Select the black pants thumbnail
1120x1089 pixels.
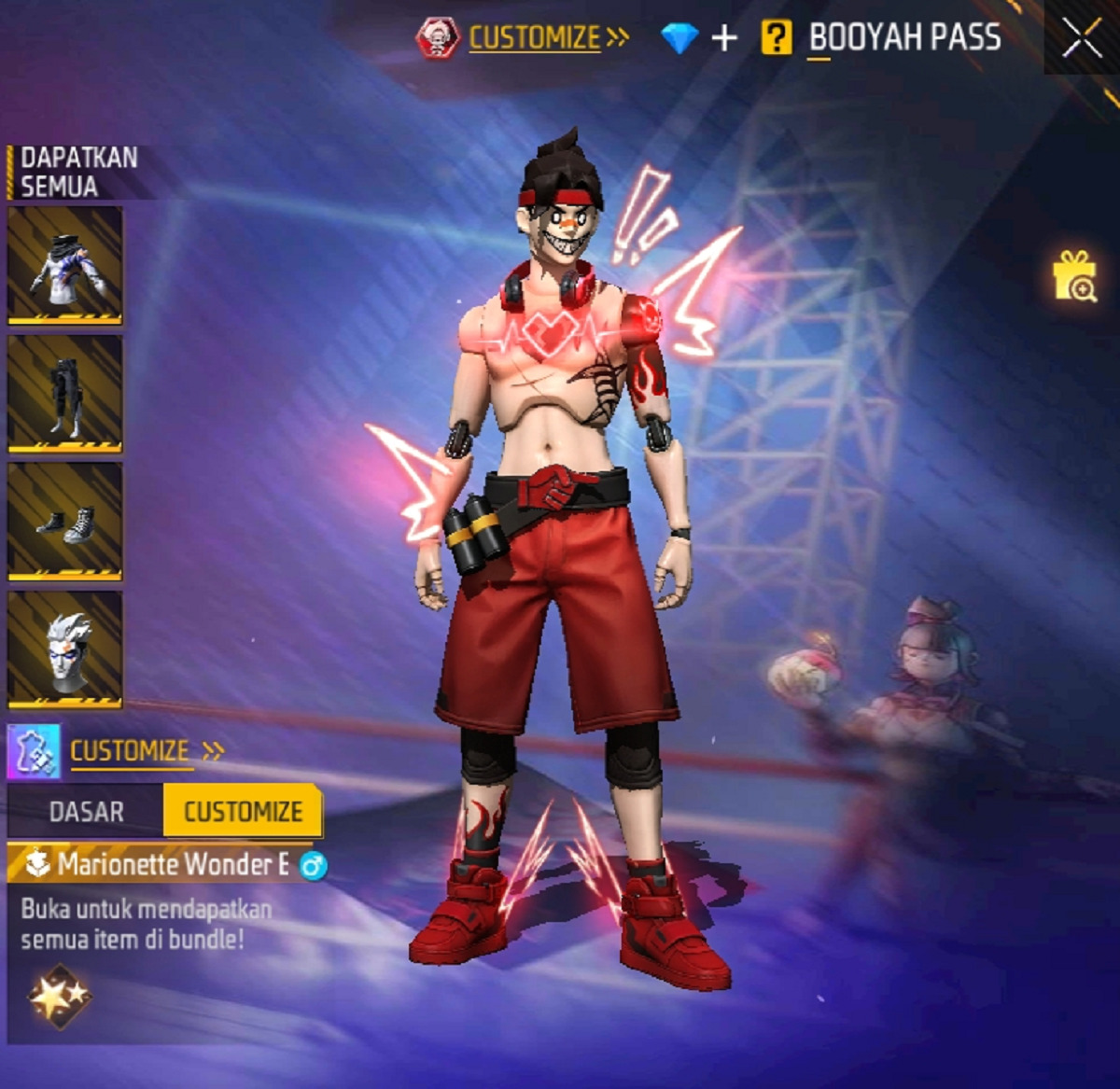coord(65,394)
